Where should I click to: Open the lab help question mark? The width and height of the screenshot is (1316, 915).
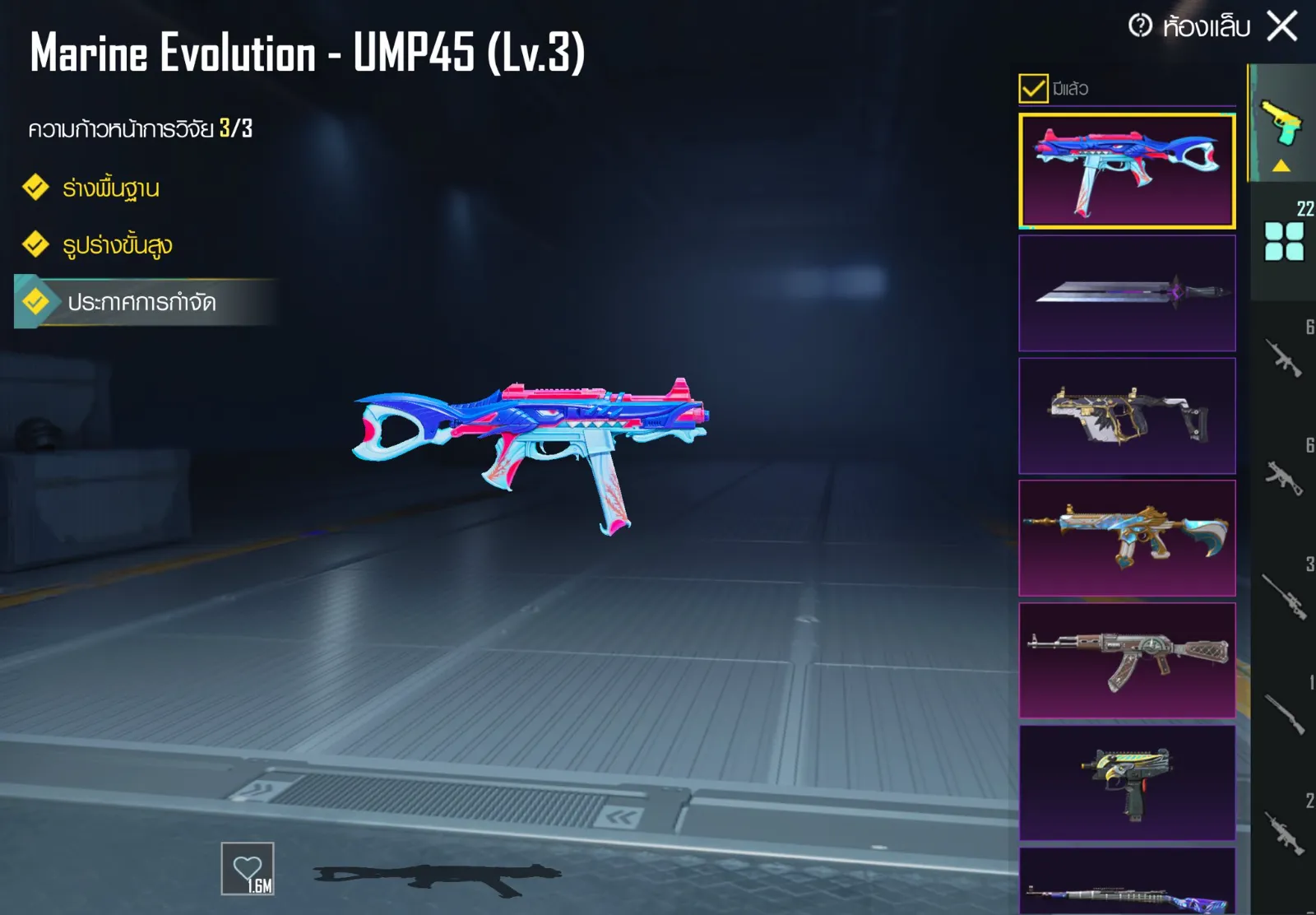1140,26
